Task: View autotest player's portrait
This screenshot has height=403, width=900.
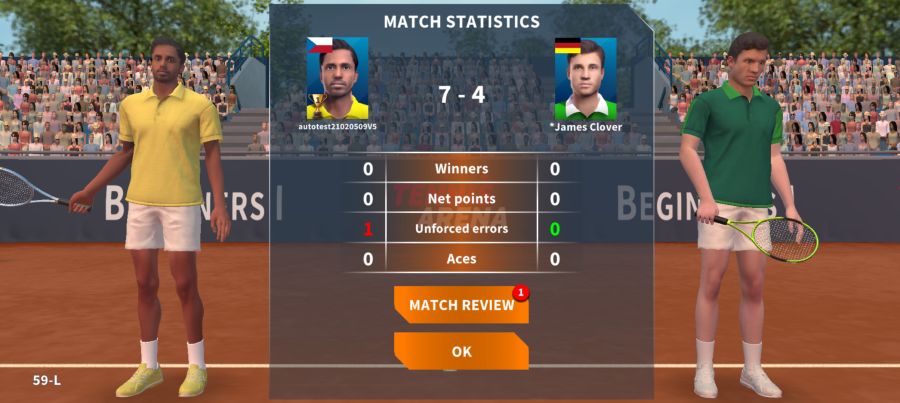Action: (337, 79)
